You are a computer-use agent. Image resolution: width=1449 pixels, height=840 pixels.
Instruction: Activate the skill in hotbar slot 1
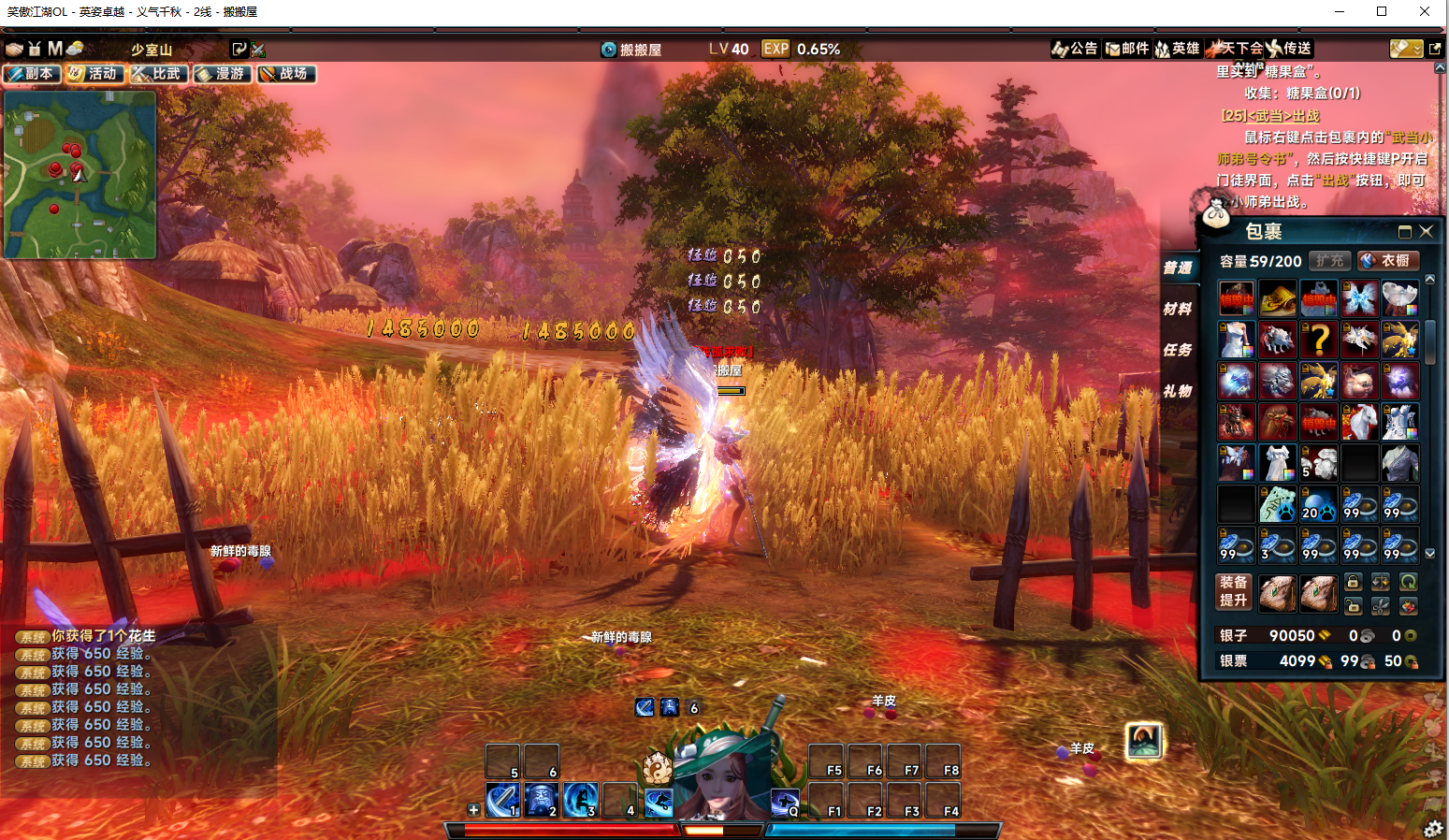[x=502, y=801]
